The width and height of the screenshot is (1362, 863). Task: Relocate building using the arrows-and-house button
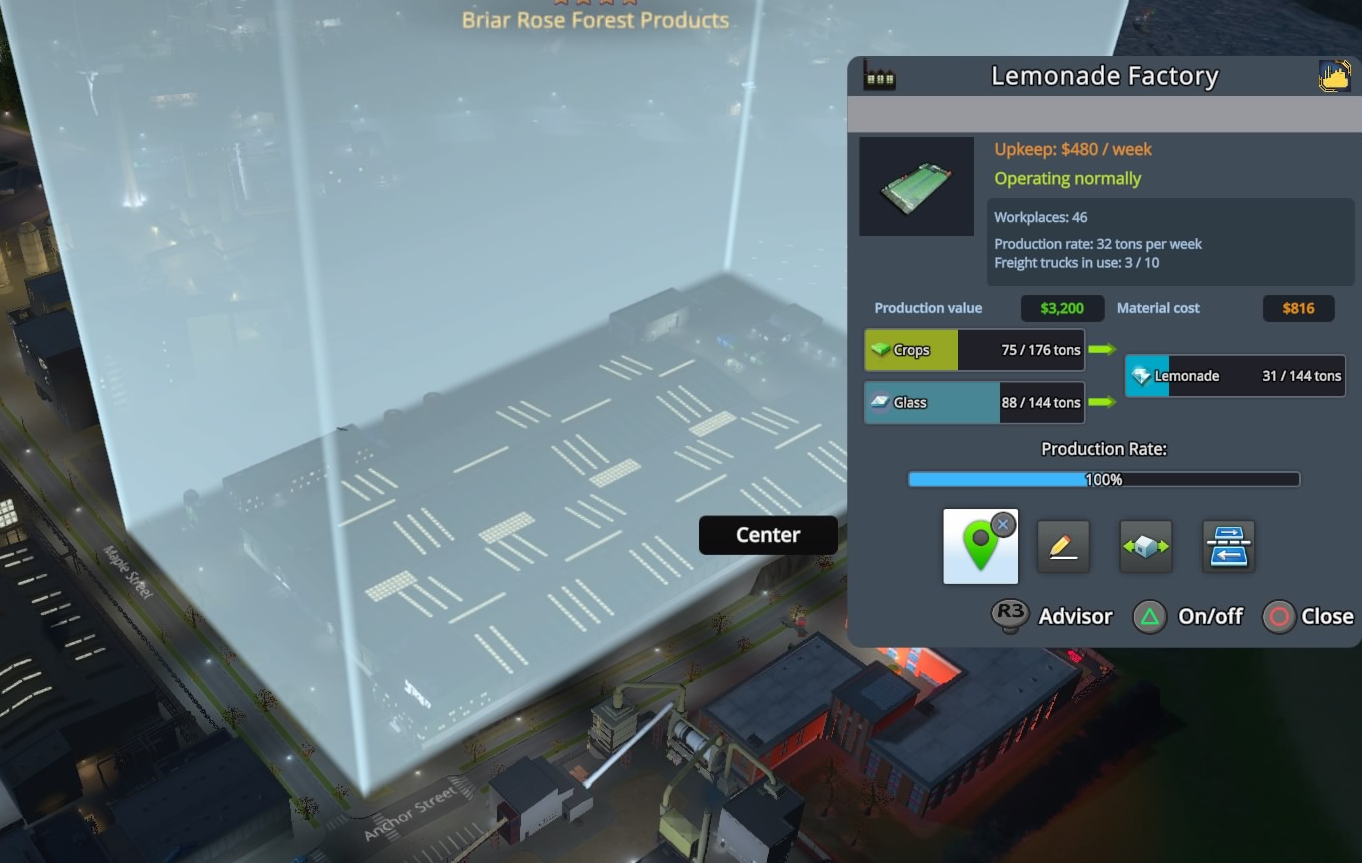point(1145,546)
